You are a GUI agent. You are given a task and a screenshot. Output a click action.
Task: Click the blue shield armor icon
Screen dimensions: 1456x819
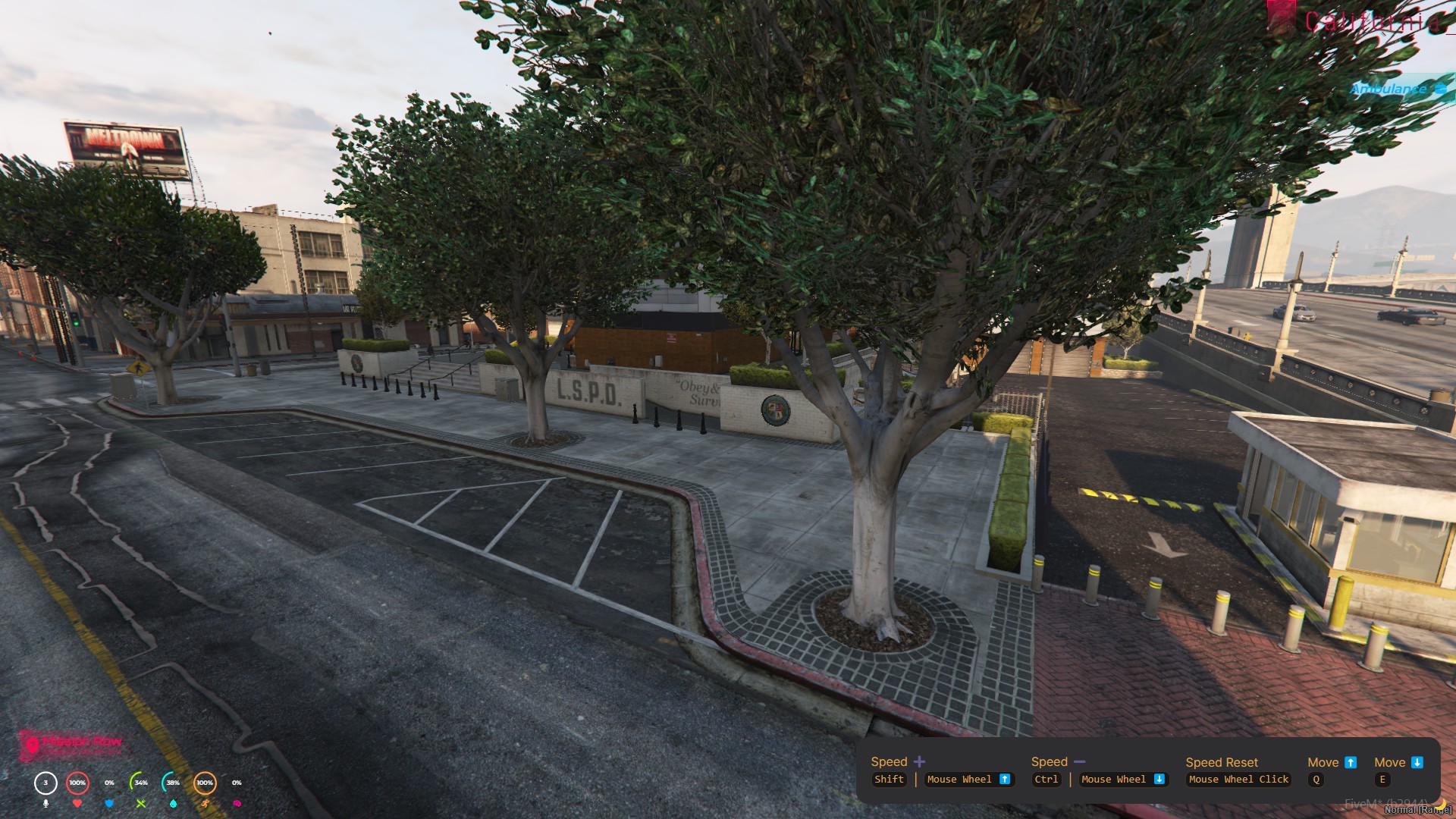pyautogui.click(x=109, y=803)
